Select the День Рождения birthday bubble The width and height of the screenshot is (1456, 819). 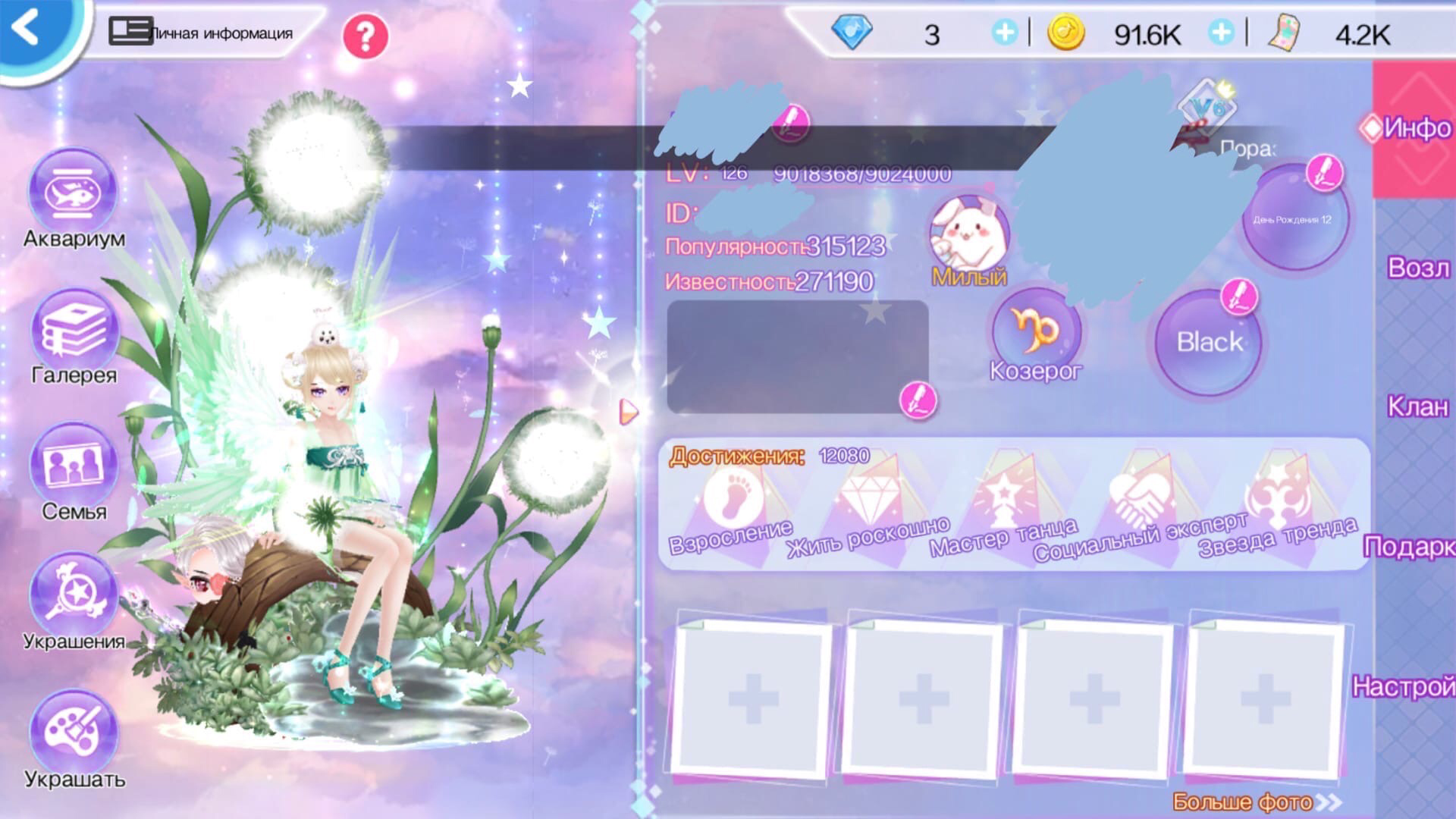click(x=1292, y=219)
